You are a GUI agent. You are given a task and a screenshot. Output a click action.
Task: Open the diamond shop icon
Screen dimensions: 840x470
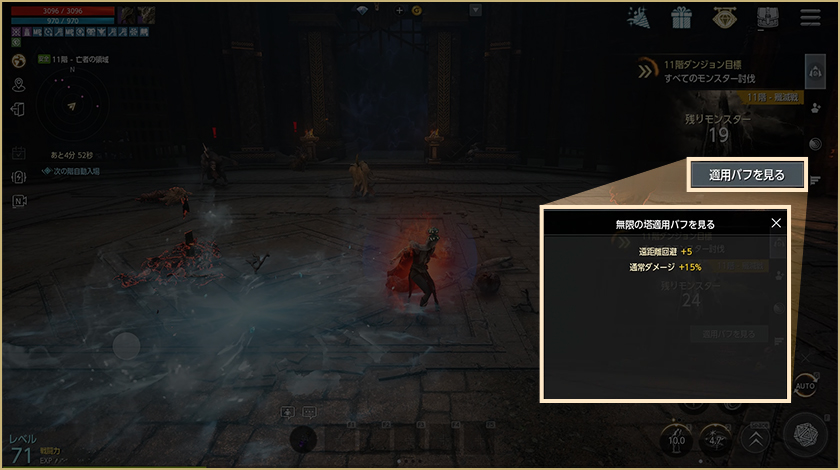pyautogui.click(x=725, y=18)
